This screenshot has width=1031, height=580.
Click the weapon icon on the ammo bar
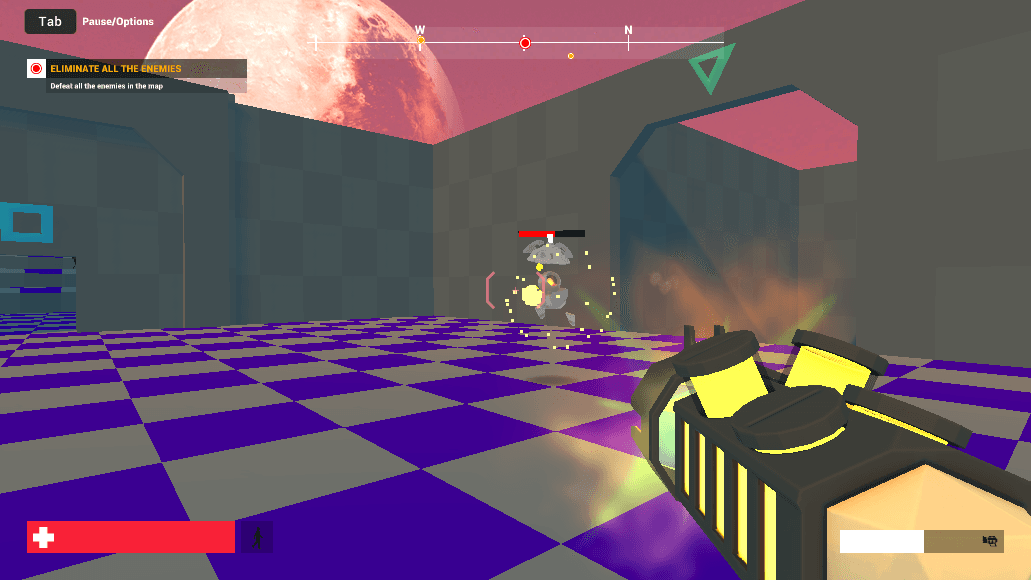(990, 541)
